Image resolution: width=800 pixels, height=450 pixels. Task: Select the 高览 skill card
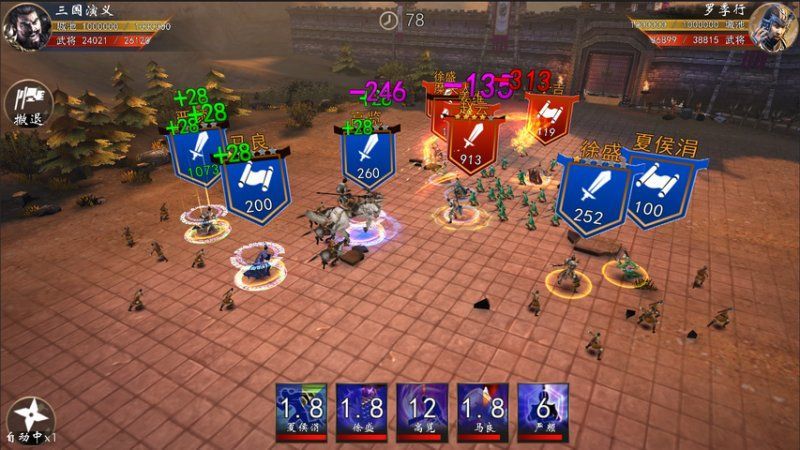click(x=422, y=410)
